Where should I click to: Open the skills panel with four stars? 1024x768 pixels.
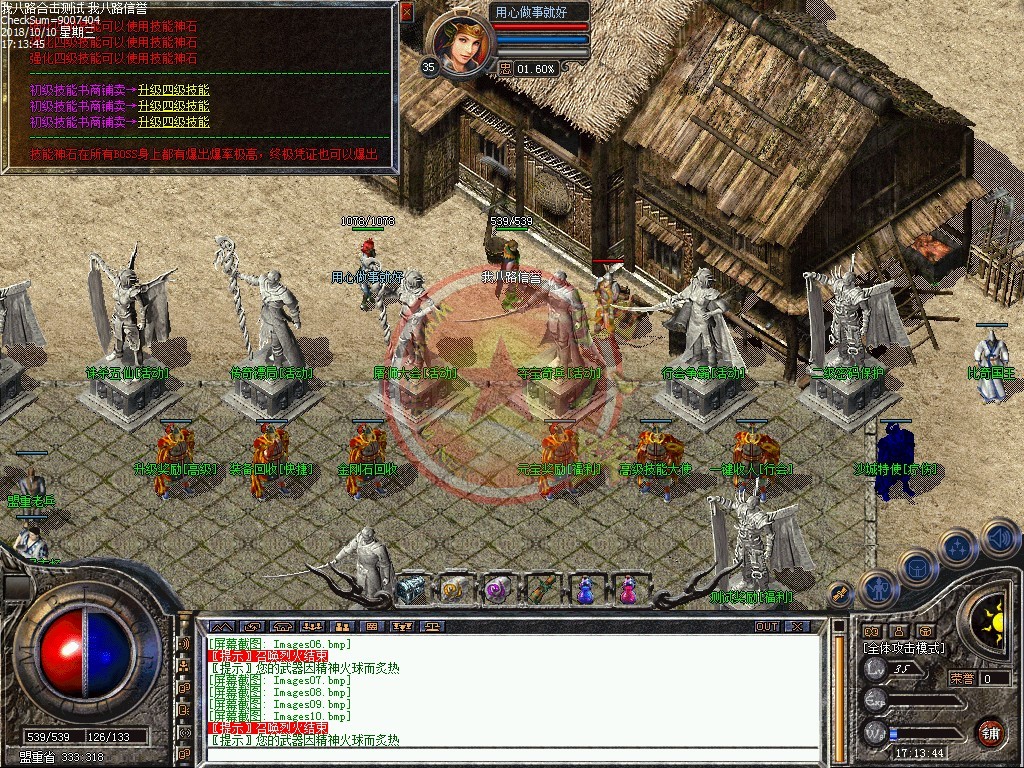coord(957,547)
